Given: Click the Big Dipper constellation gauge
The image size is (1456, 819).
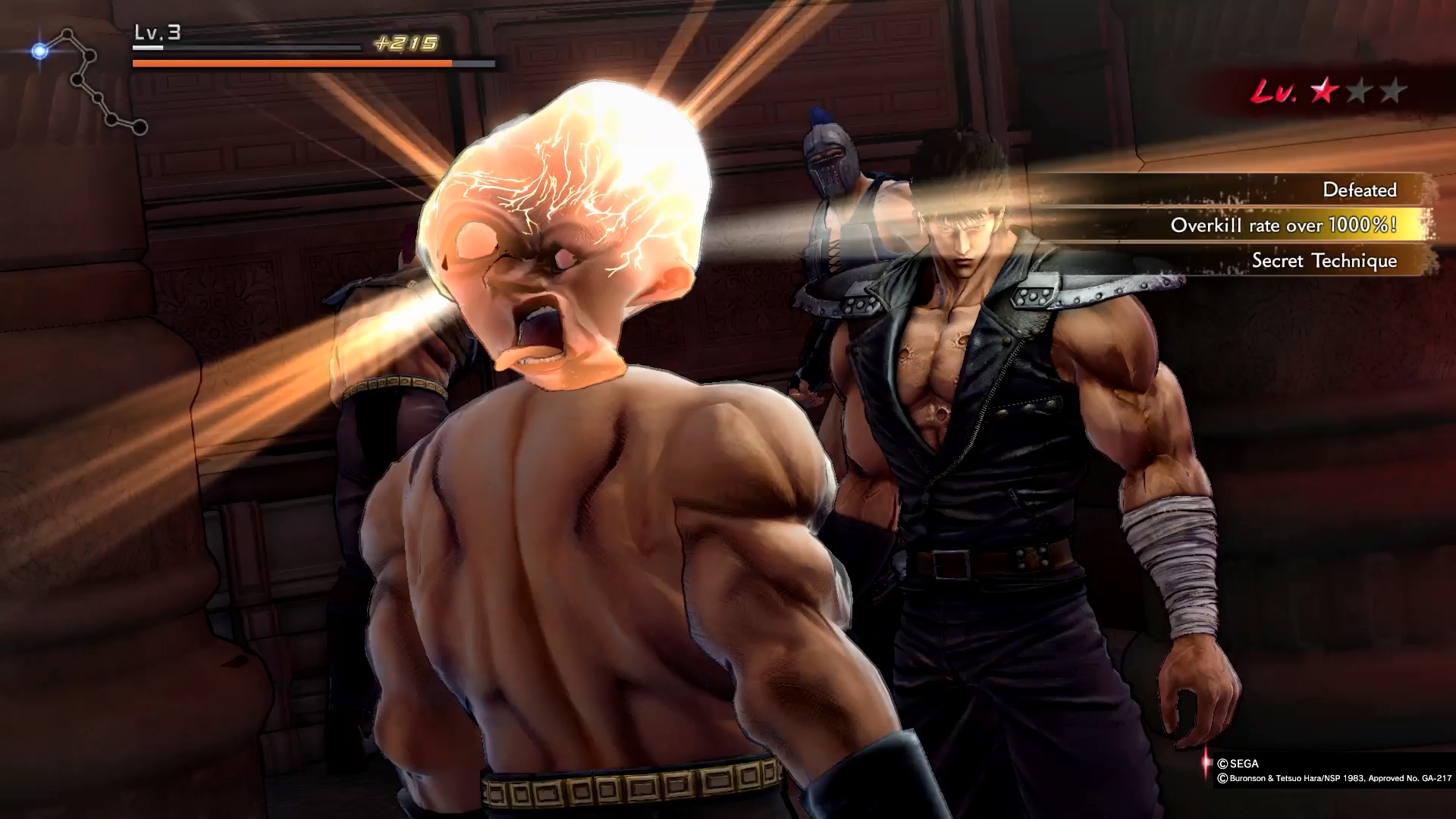Looking at the screenshot, I should pyautogui.click(x=89, y=82).
